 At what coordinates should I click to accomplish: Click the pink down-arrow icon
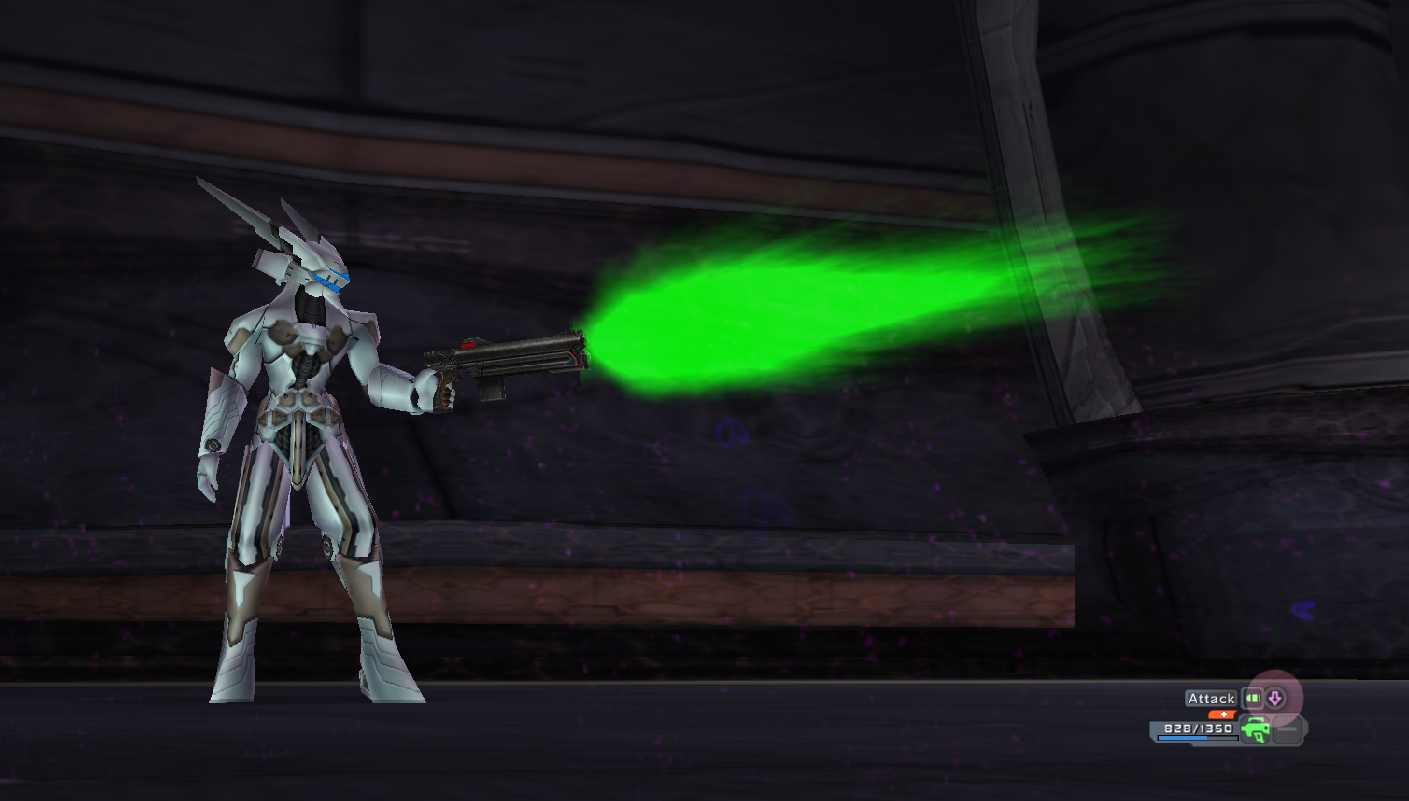coord(1275,698)
